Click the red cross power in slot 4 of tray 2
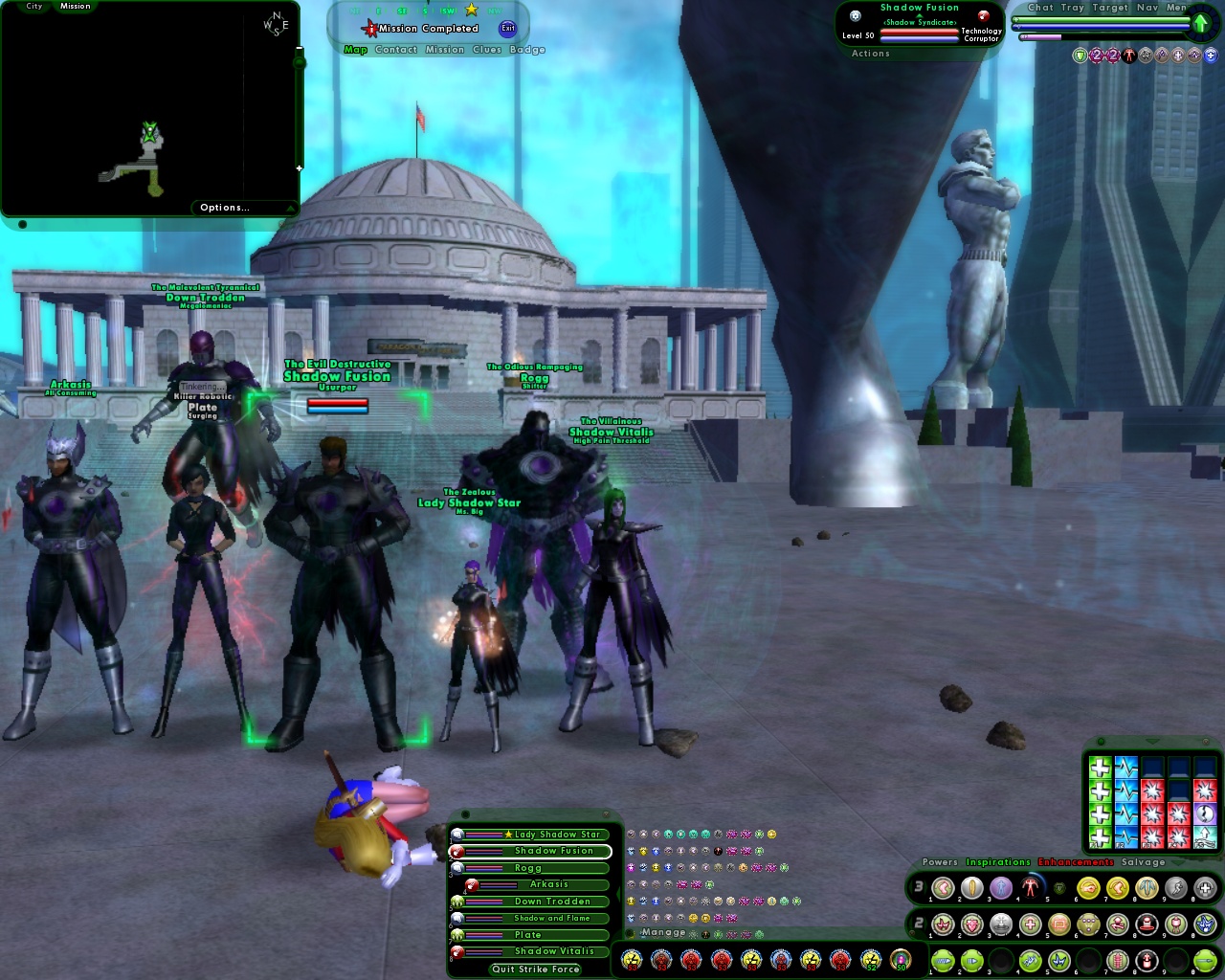This screenshot has height=980, width=1225. (1030, 924)
